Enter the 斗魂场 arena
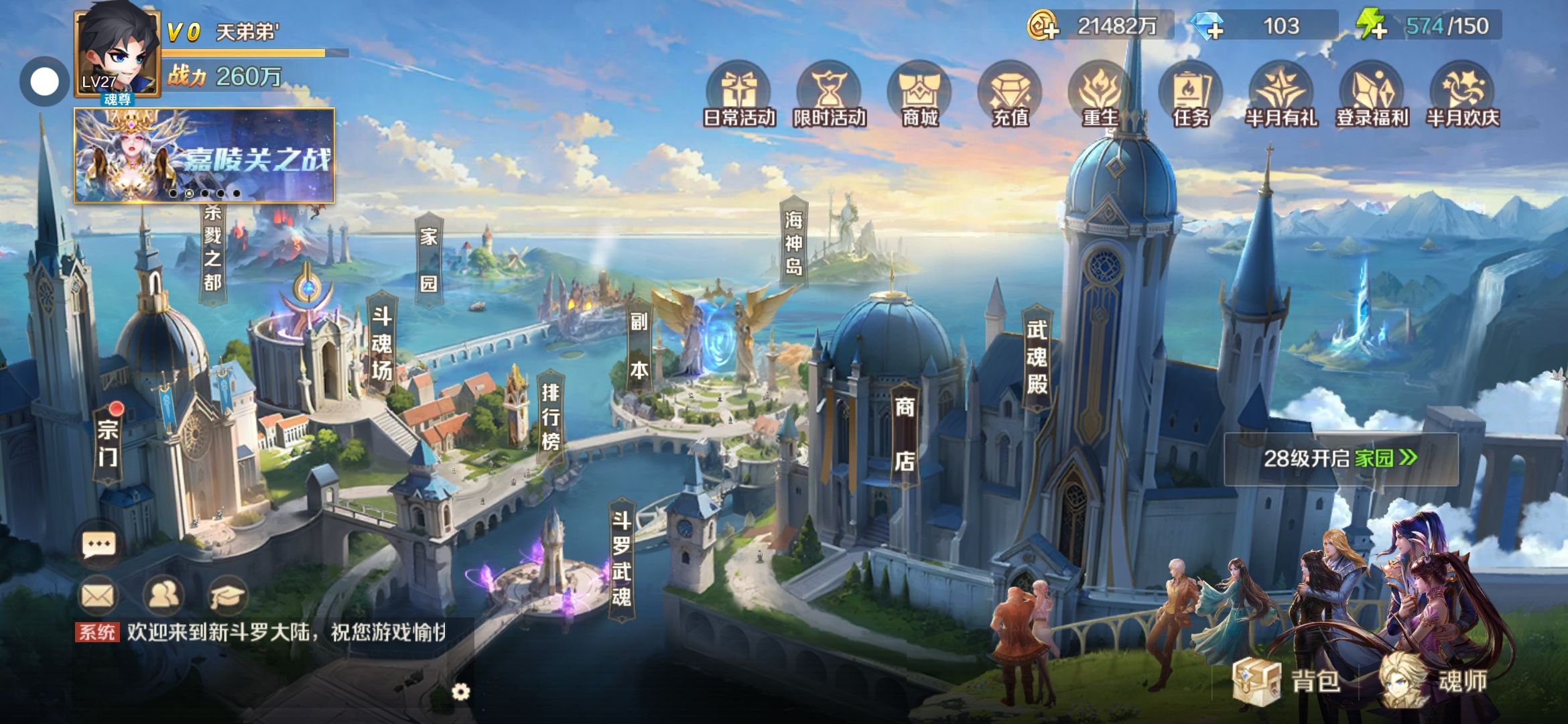This screenshot has width=1568, height=724. 381,343
